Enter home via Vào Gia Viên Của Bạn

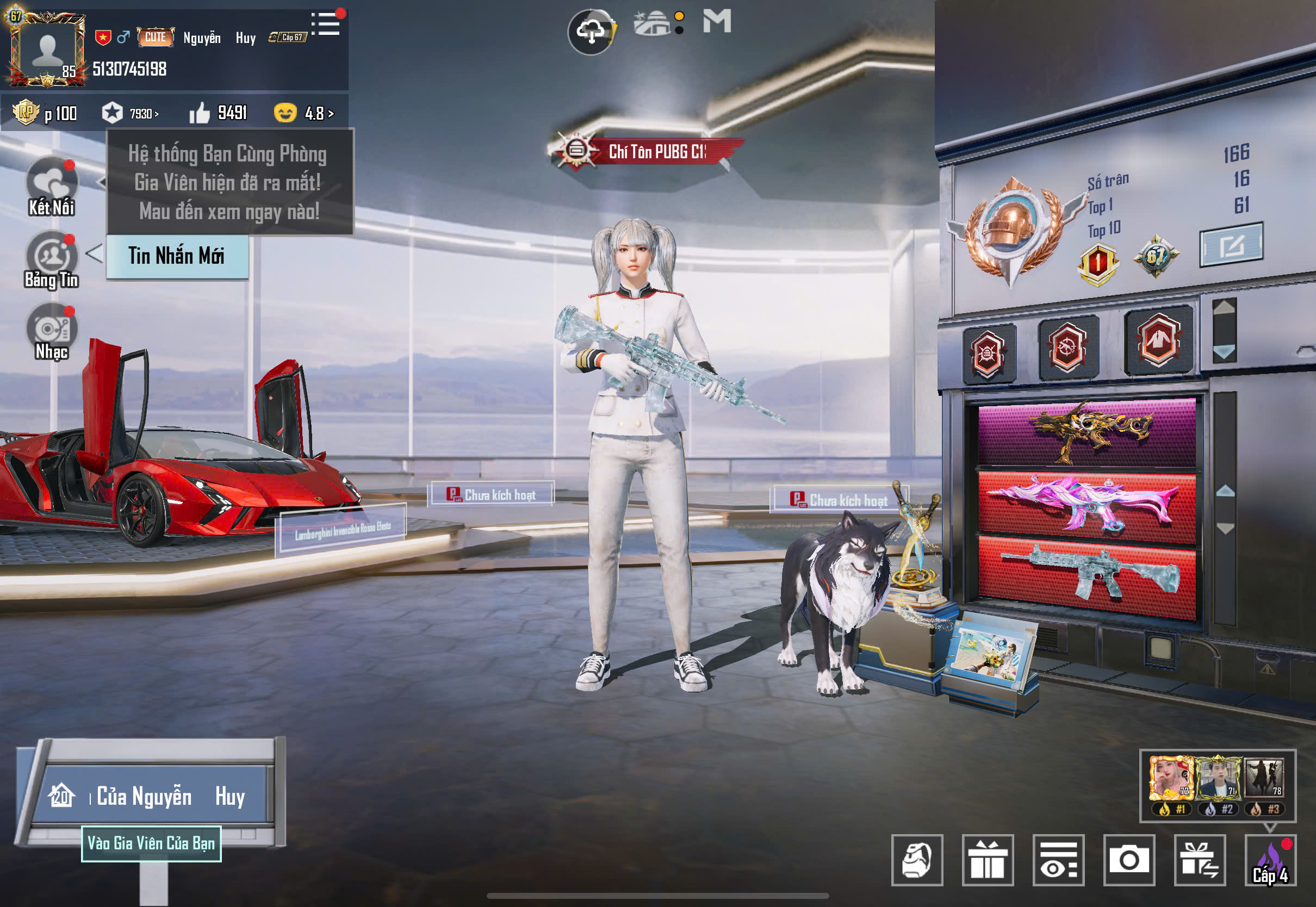151,843
